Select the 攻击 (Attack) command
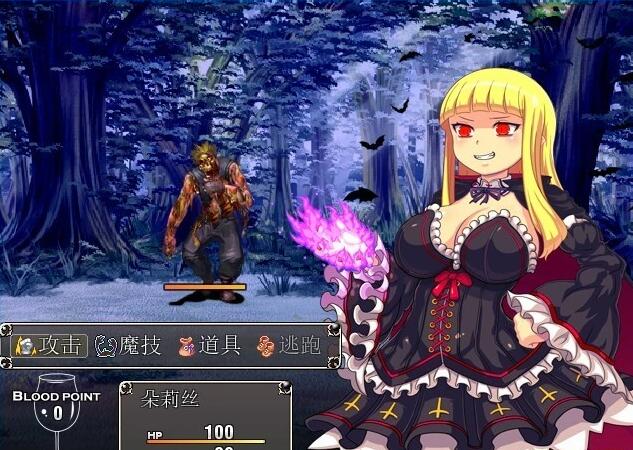The image size is (633, 450). [50, 346]
